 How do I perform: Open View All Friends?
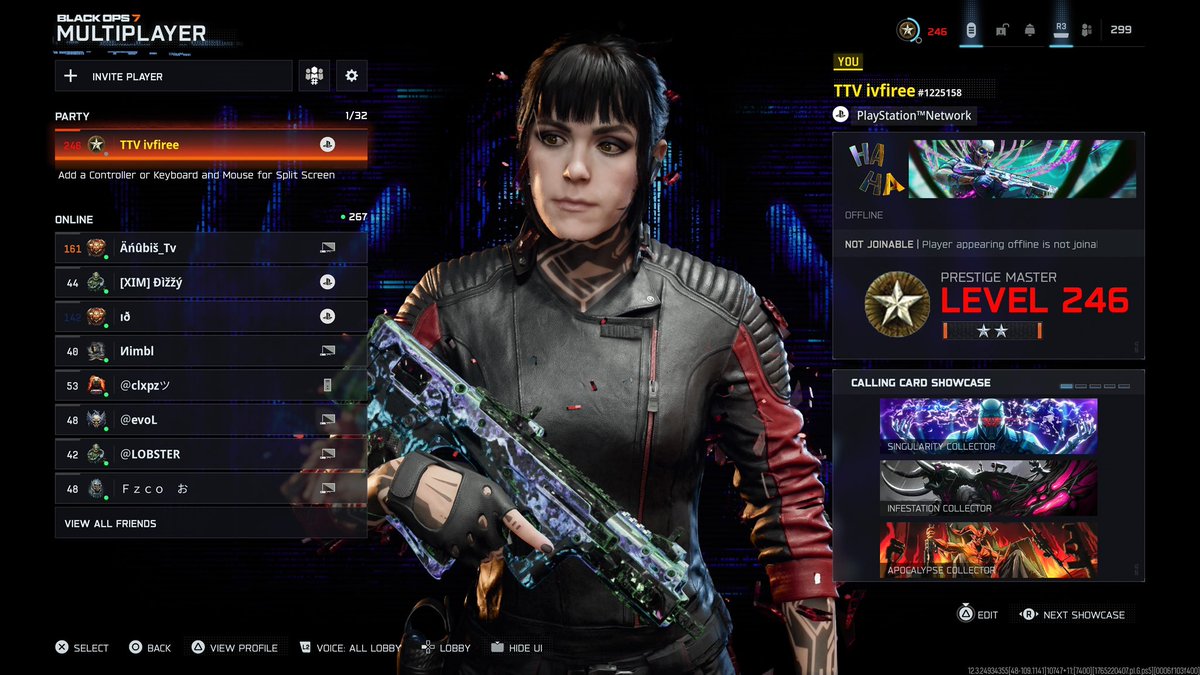coord(211,523)
